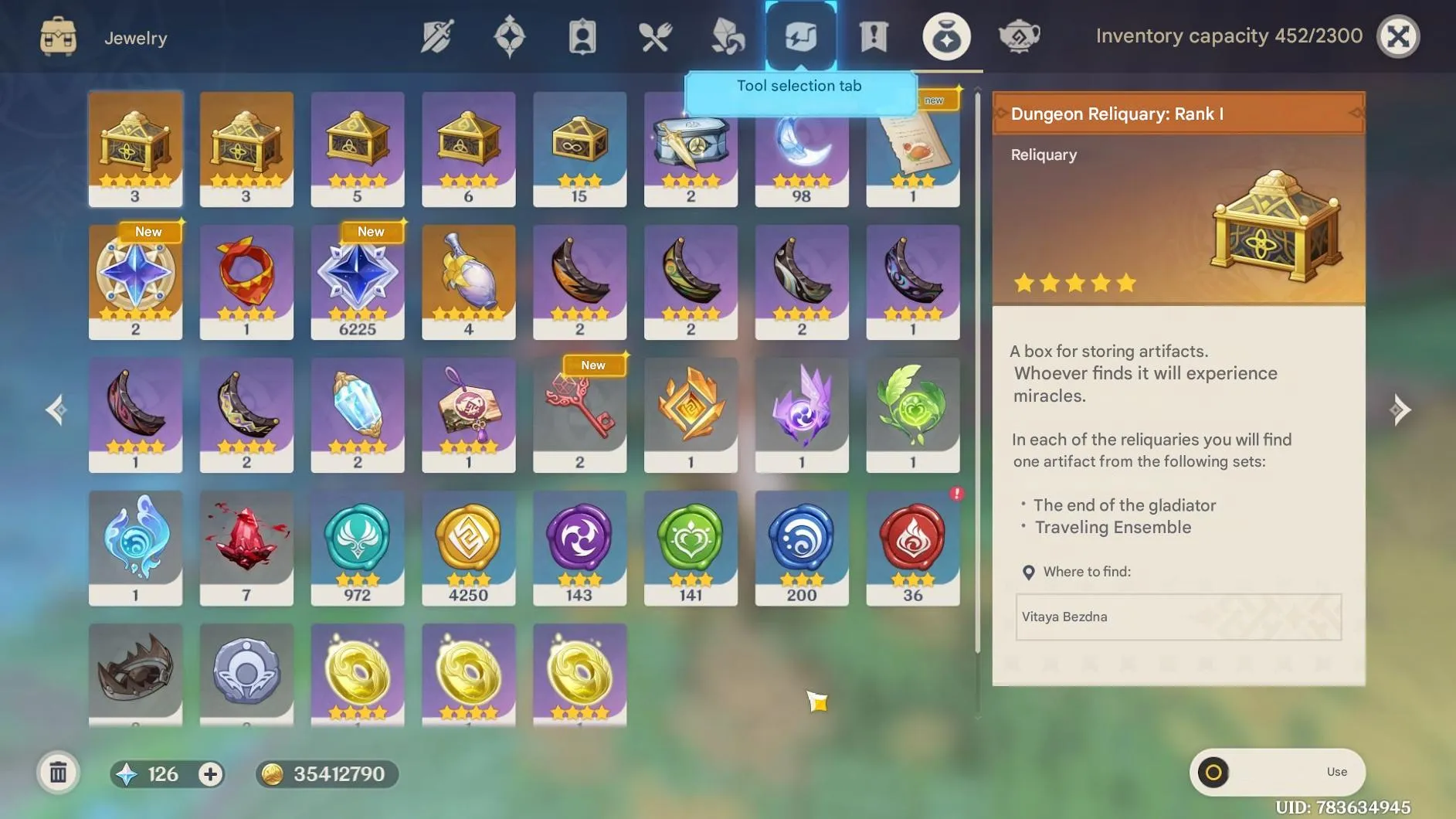
Task: Select the Food tab fork-and-spoon icon
Action: click(654, 36)
